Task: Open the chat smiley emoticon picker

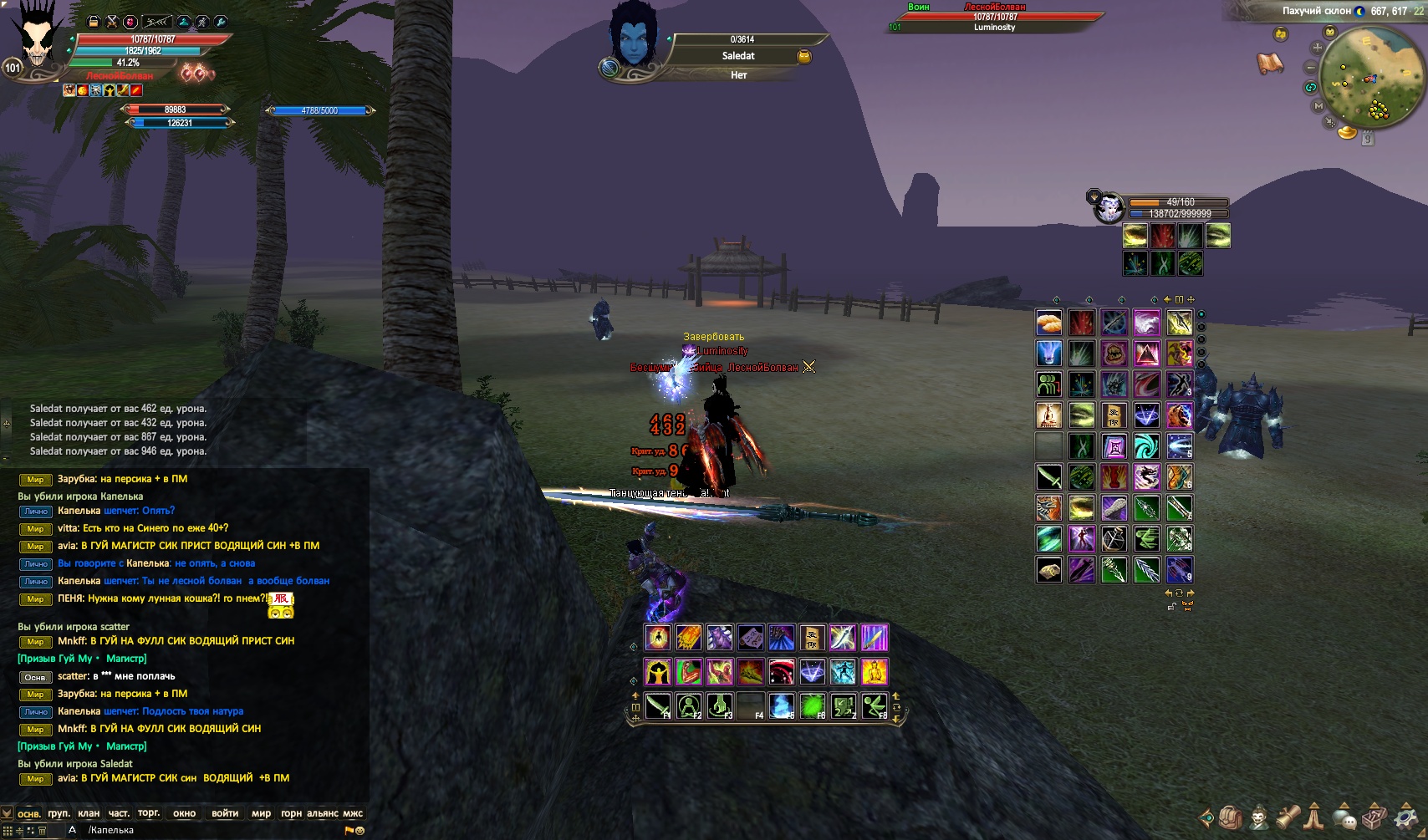Action: click(x=360, y=831)
